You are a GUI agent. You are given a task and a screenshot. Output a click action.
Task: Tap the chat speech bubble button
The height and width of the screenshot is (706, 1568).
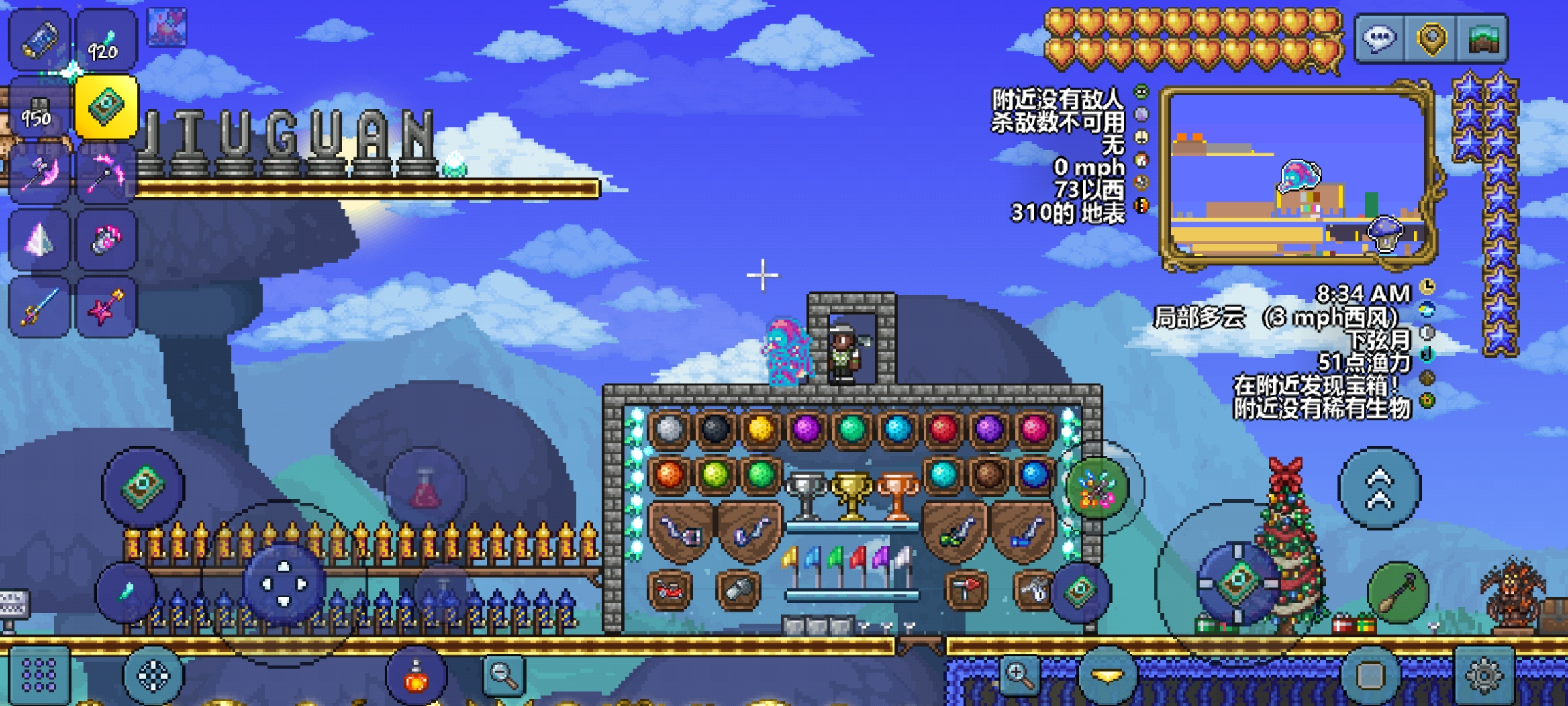pos(1379,39)
